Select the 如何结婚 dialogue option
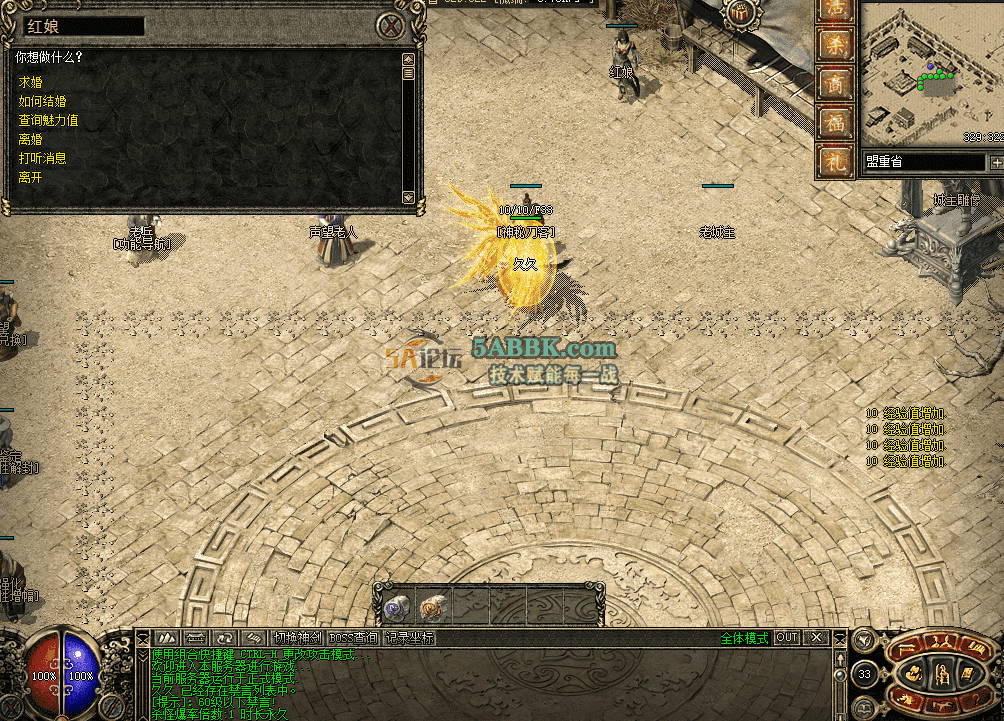This screenshot has height=721, width=1004. coord(42,101)
